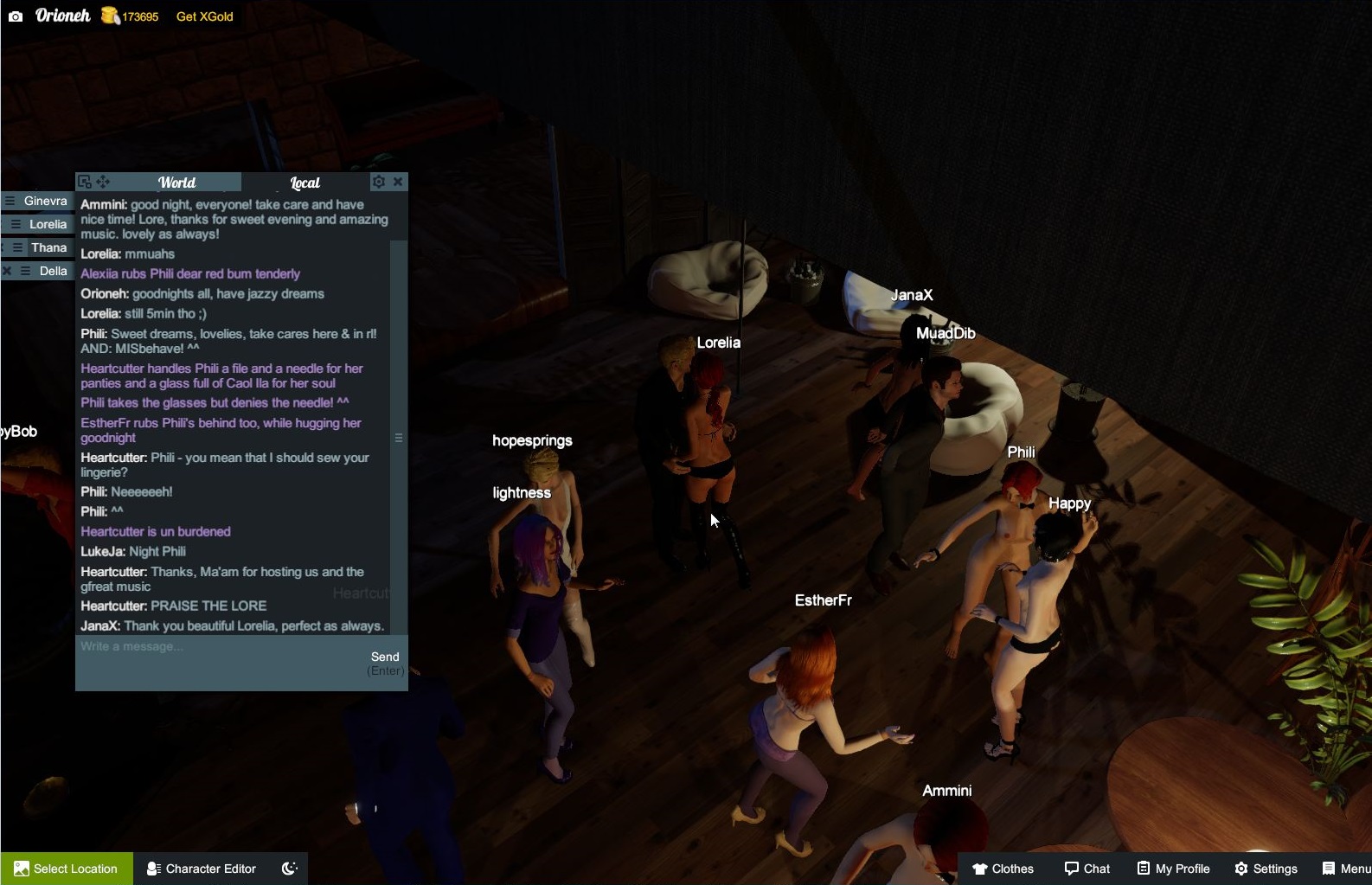The image size is (1372, 885).
Task: Open My Profile
Action: 1173,869
